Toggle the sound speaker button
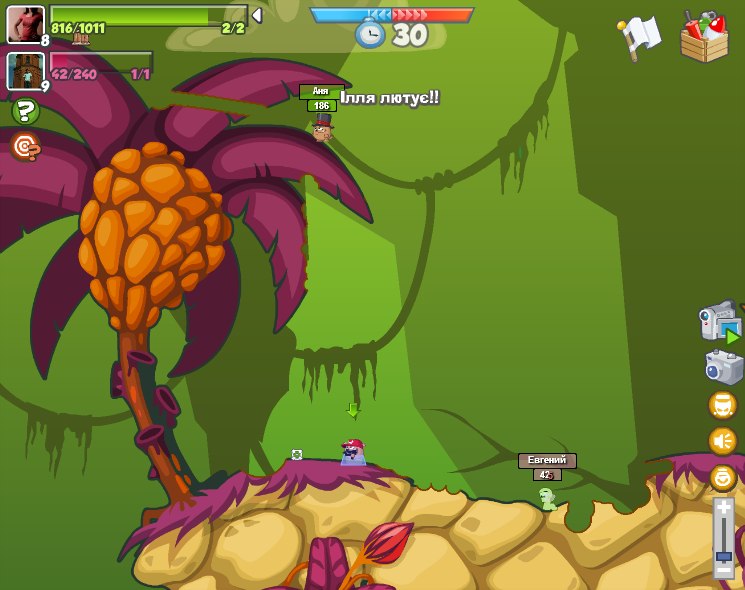 (x=722, y=440)
